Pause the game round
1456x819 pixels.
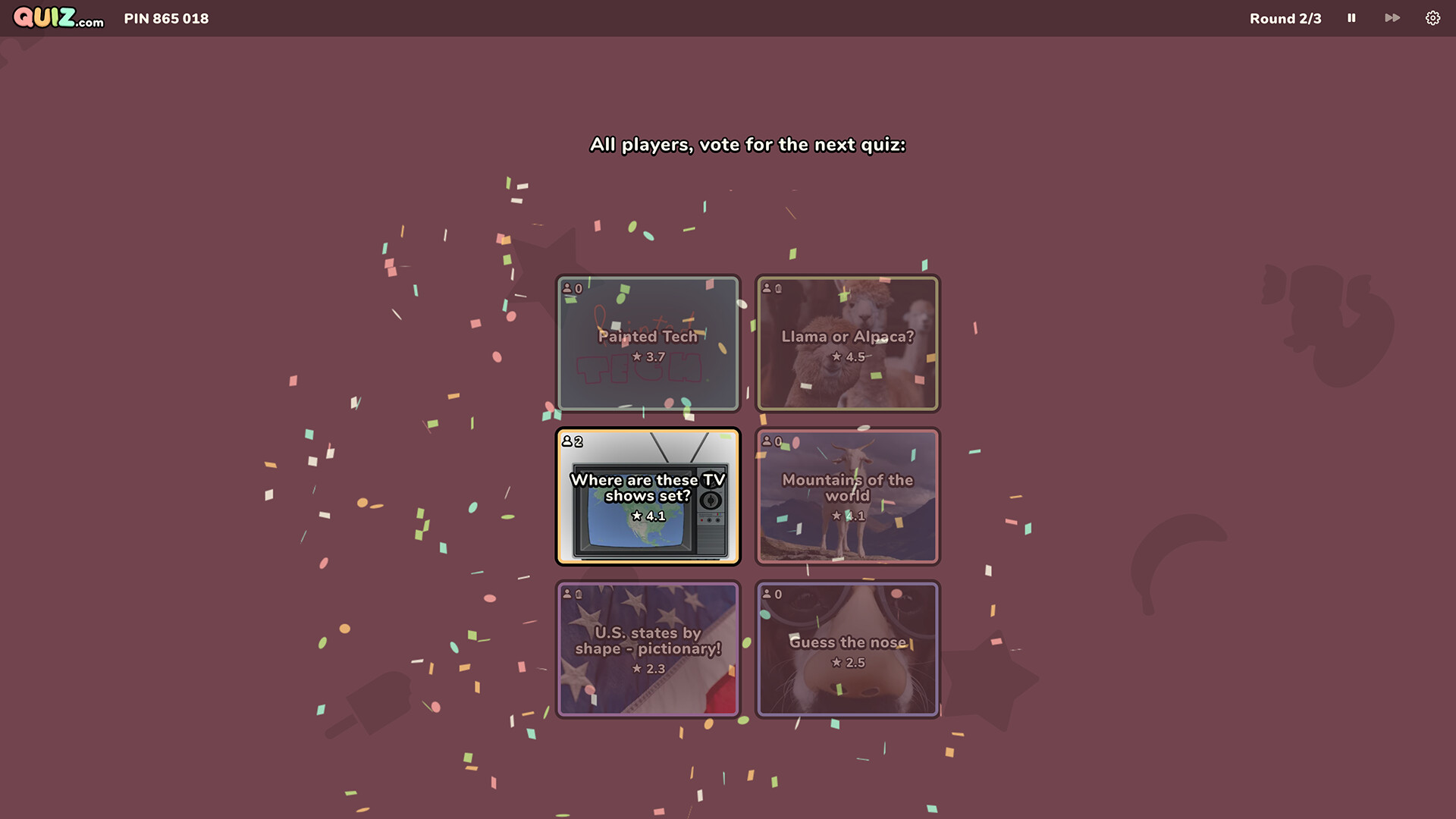tap(1351, 17)
